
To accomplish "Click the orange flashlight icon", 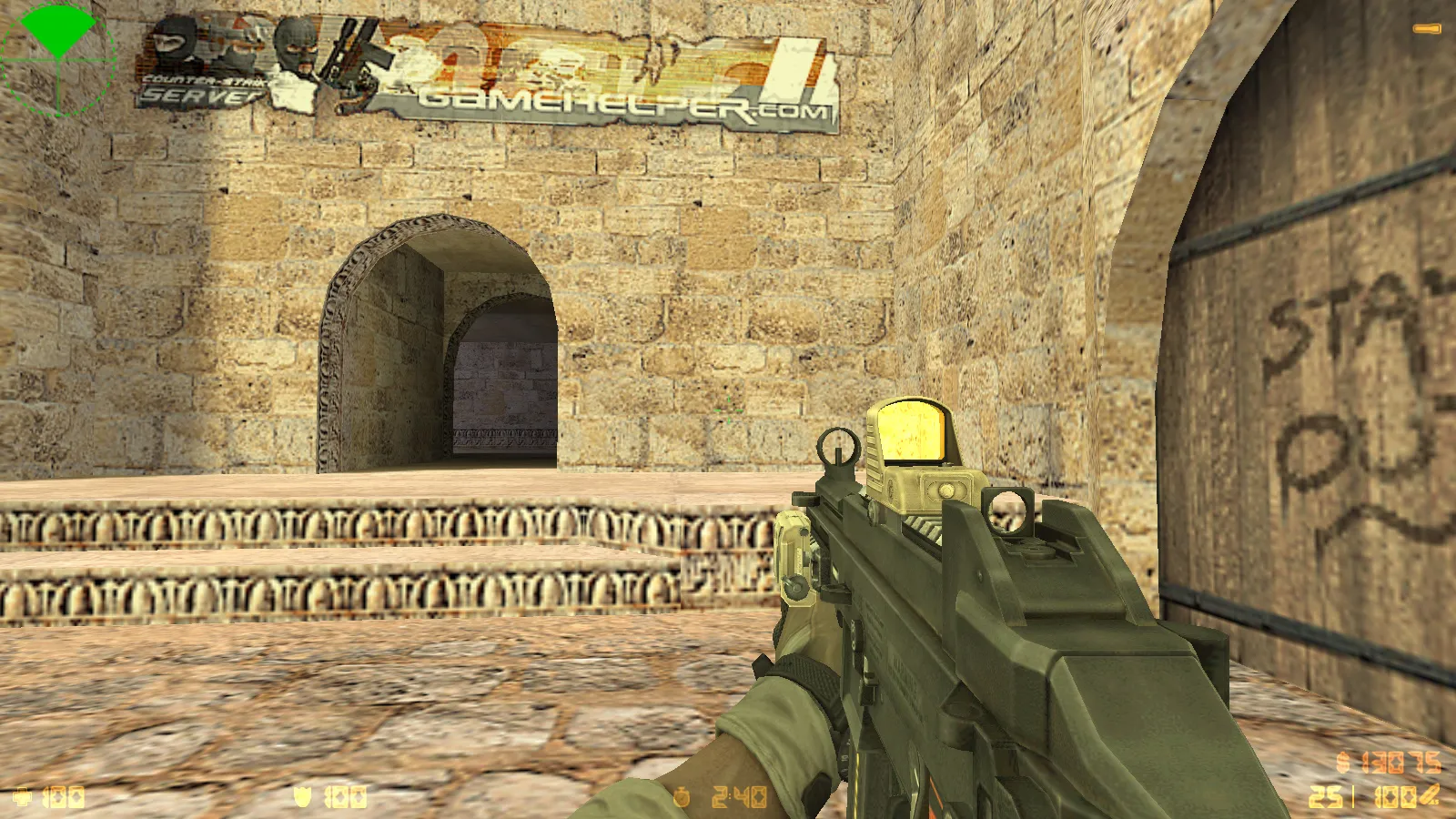I will click(x=1427, y=29).
